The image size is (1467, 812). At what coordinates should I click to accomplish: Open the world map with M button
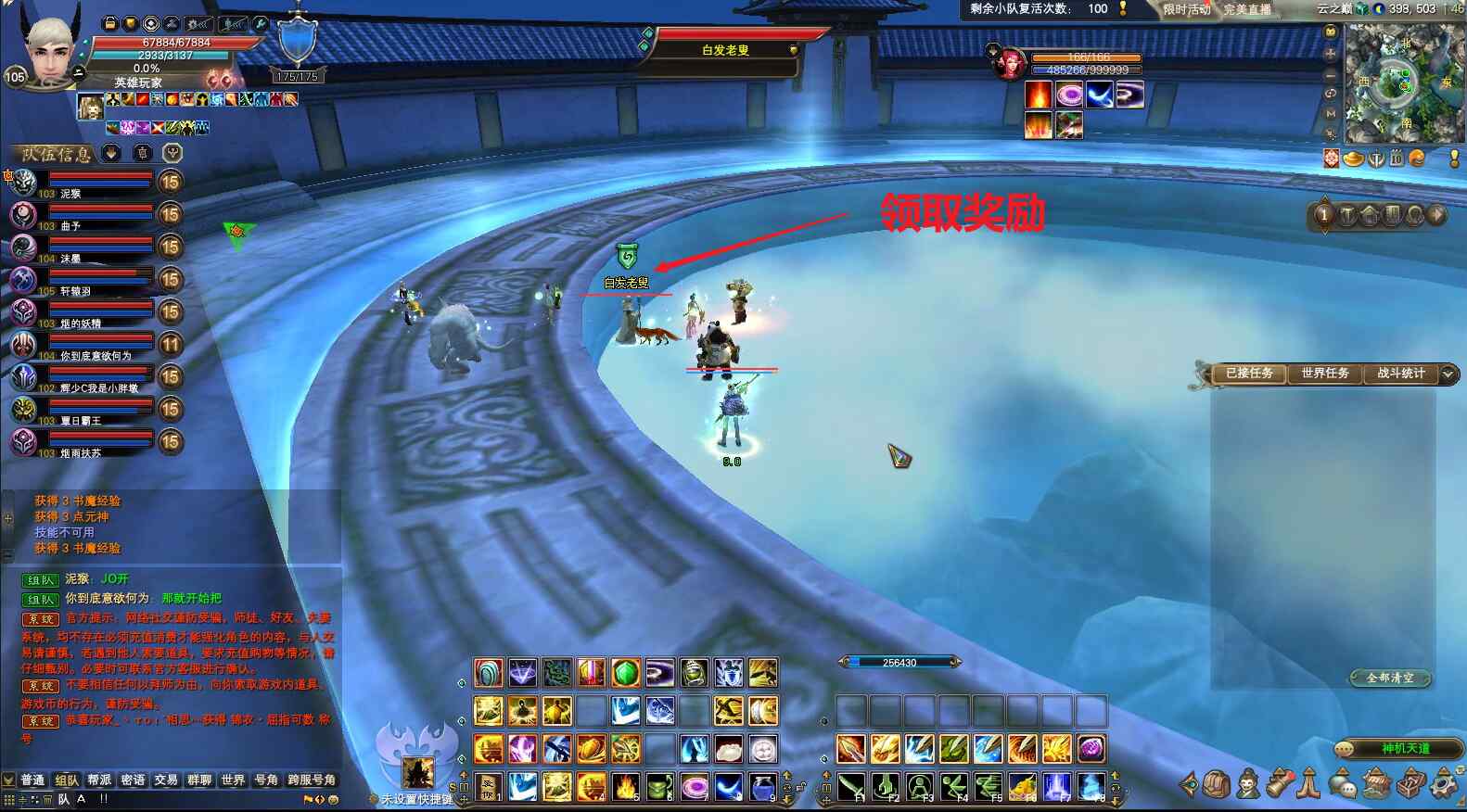pos(1331,113)
